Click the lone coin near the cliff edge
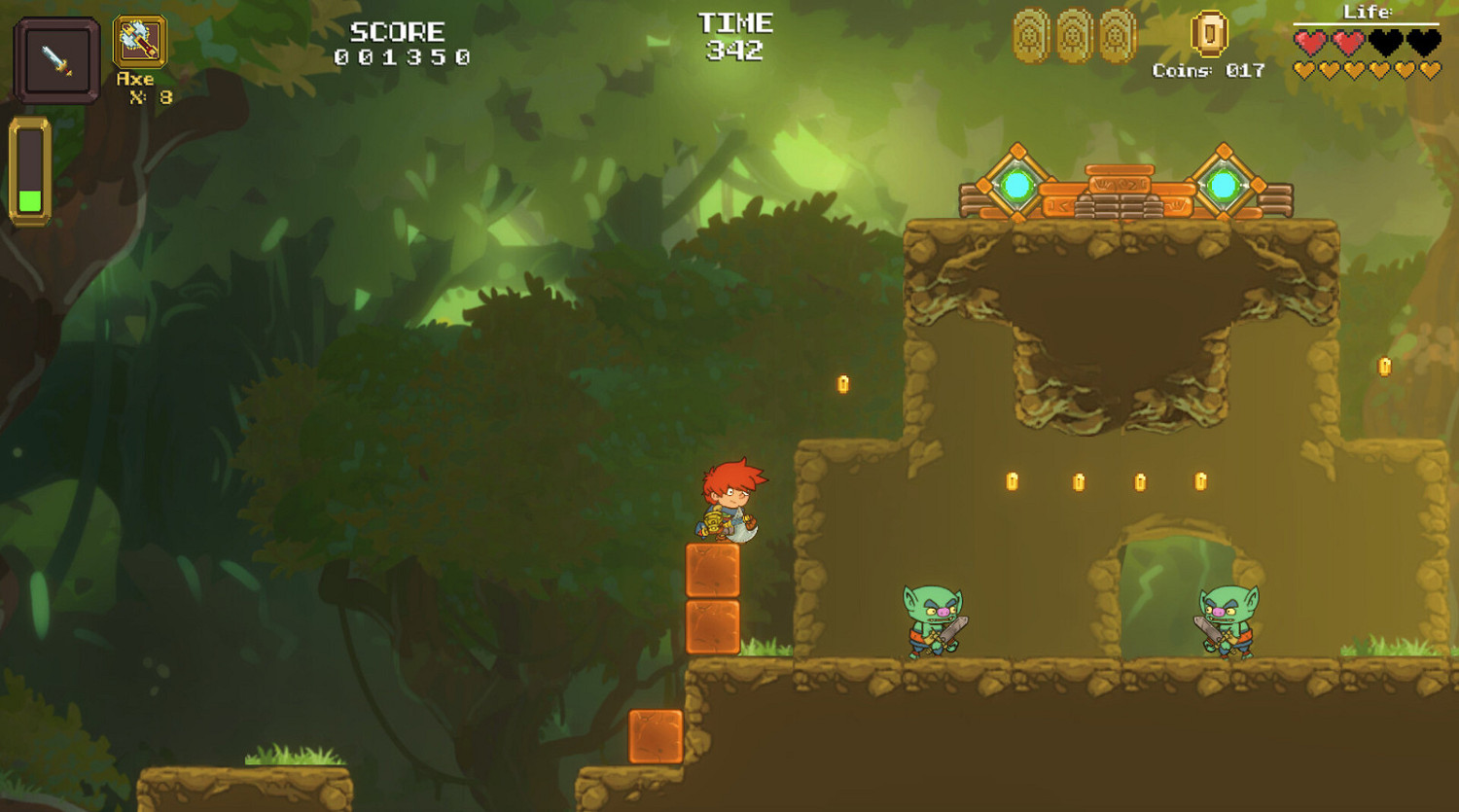 click(841, 381)
